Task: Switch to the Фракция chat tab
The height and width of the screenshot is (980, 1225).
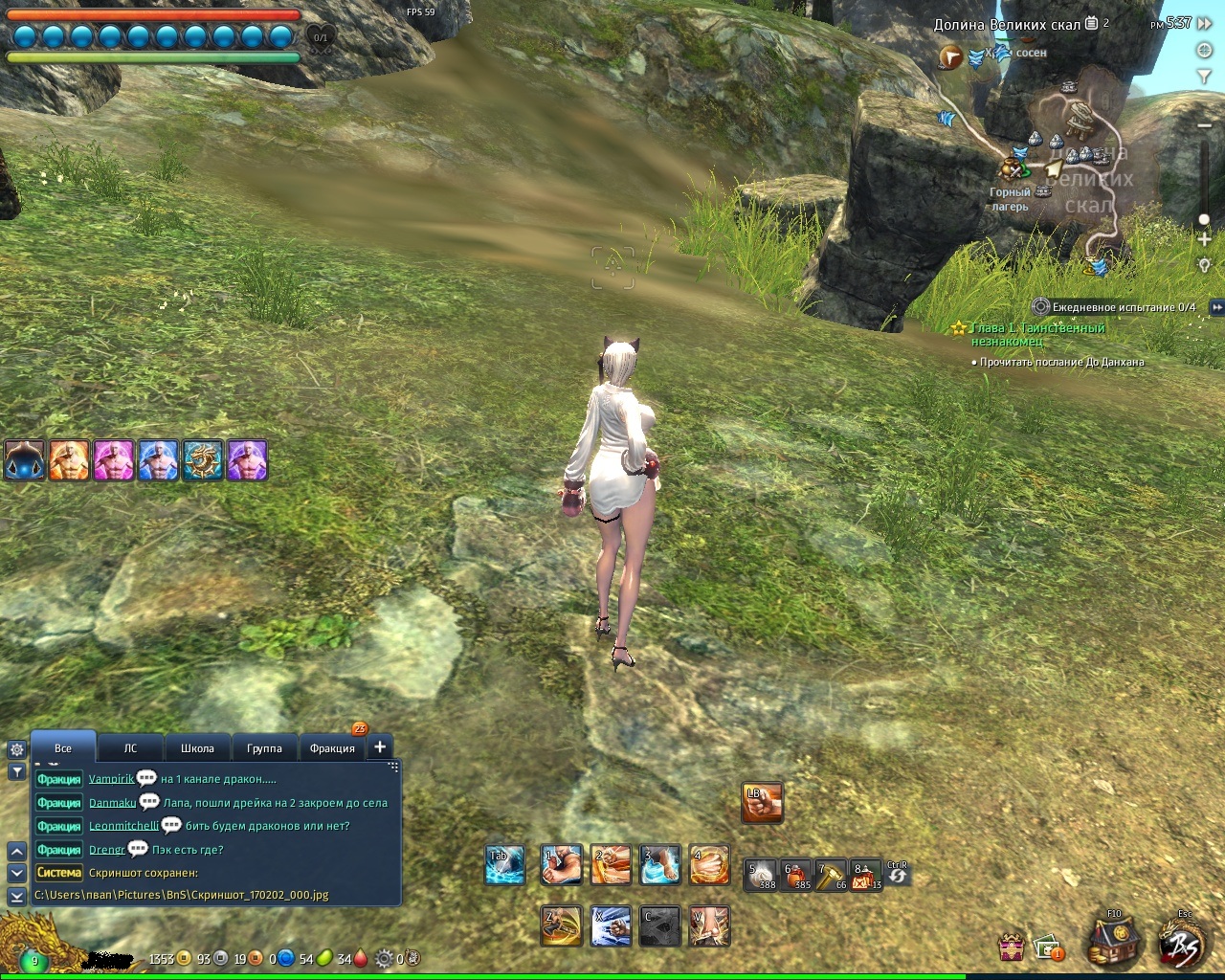Action: coord(332,748)
